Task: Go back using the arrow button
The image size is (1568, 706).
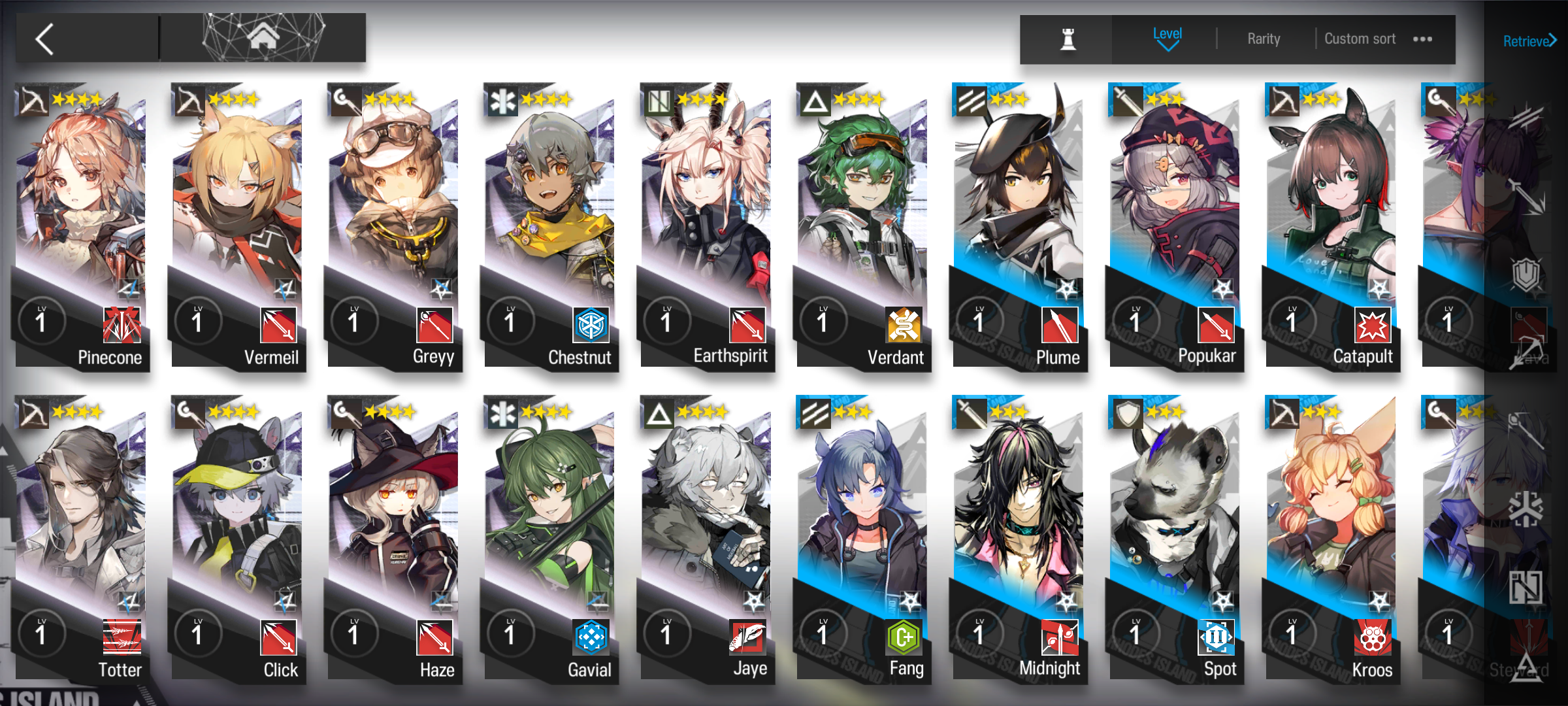Action: [x=46, y=39]
